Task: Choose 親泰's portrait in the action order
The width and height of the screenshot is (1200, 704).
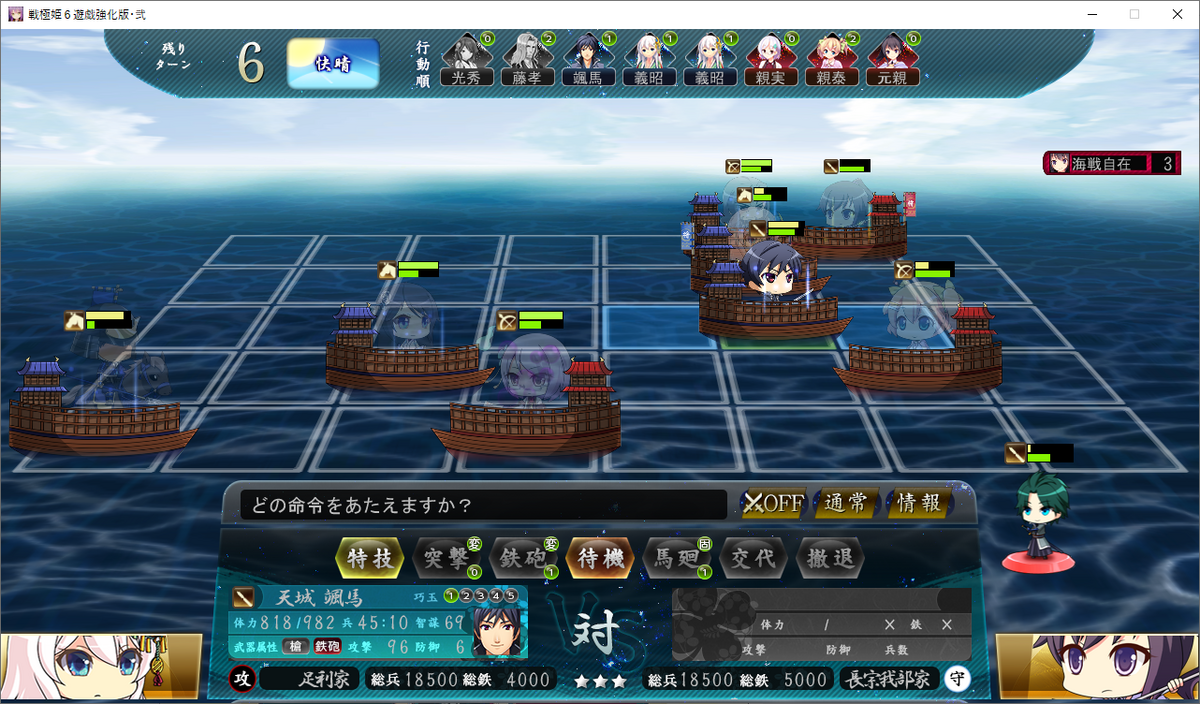Action: [832, 60]
